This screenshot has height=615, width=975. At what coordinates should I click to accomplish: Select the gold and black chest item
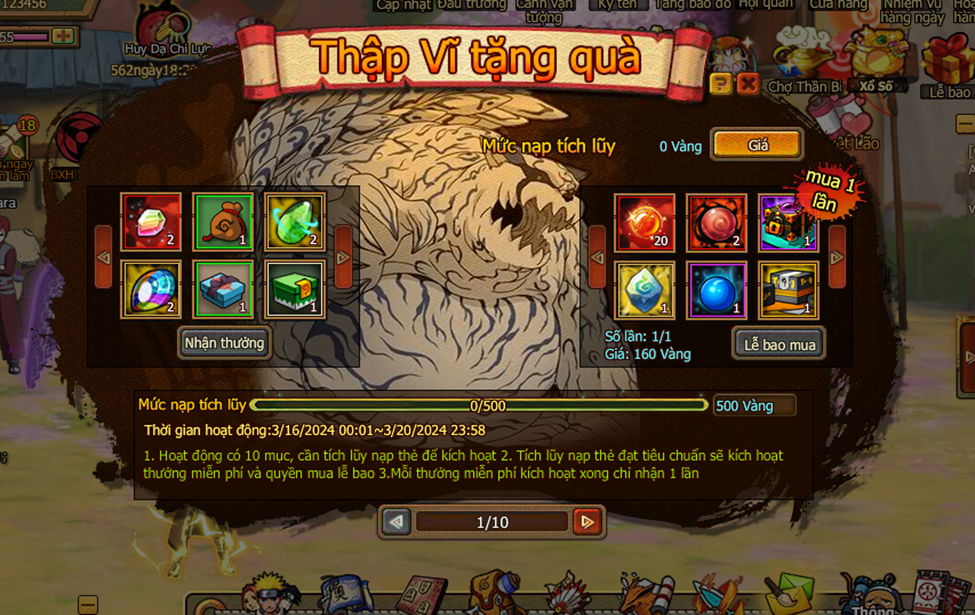click(x=788, y=290)
